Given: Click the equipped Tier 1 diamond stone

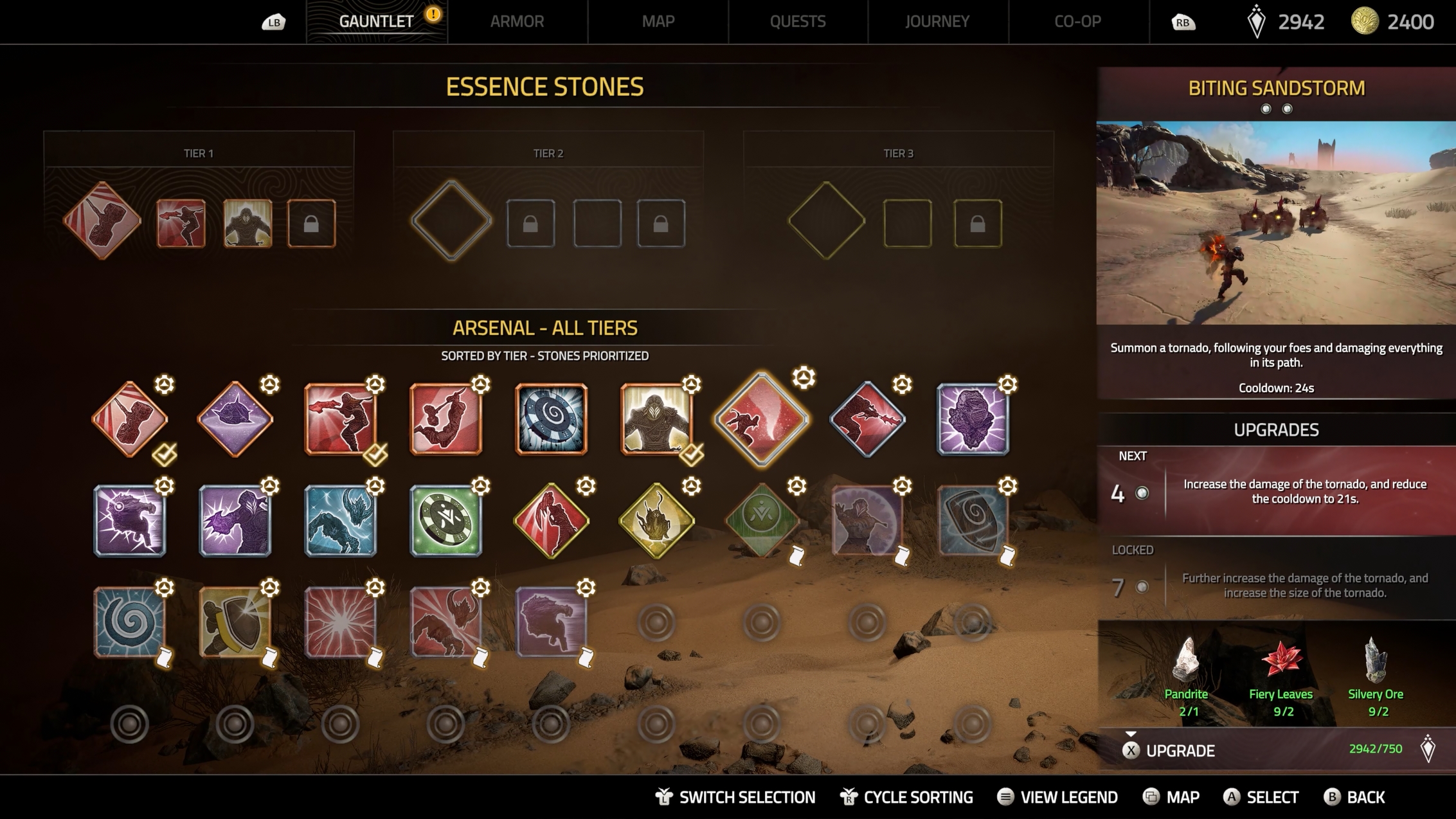Looking at the screenshot, I should (102, 221).
